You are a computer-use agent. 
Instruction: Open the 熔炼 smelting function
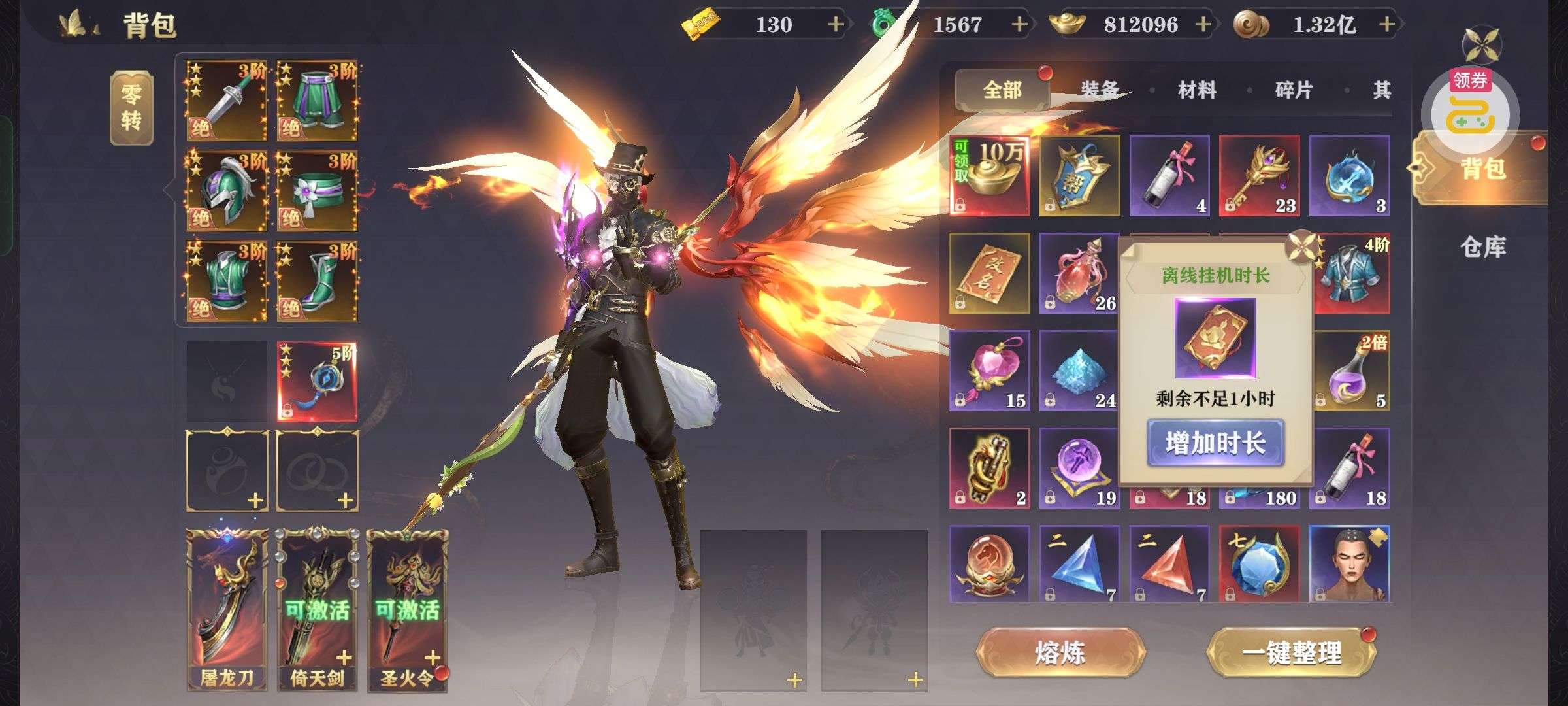pos(1060,652)
